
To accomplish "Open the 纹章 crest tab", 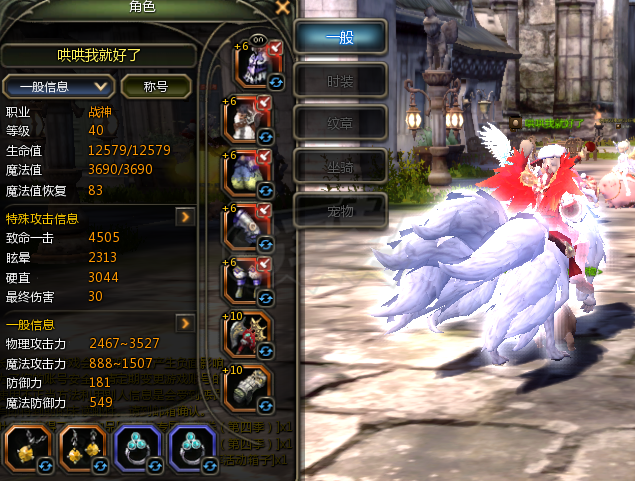I will pos(341,123).
